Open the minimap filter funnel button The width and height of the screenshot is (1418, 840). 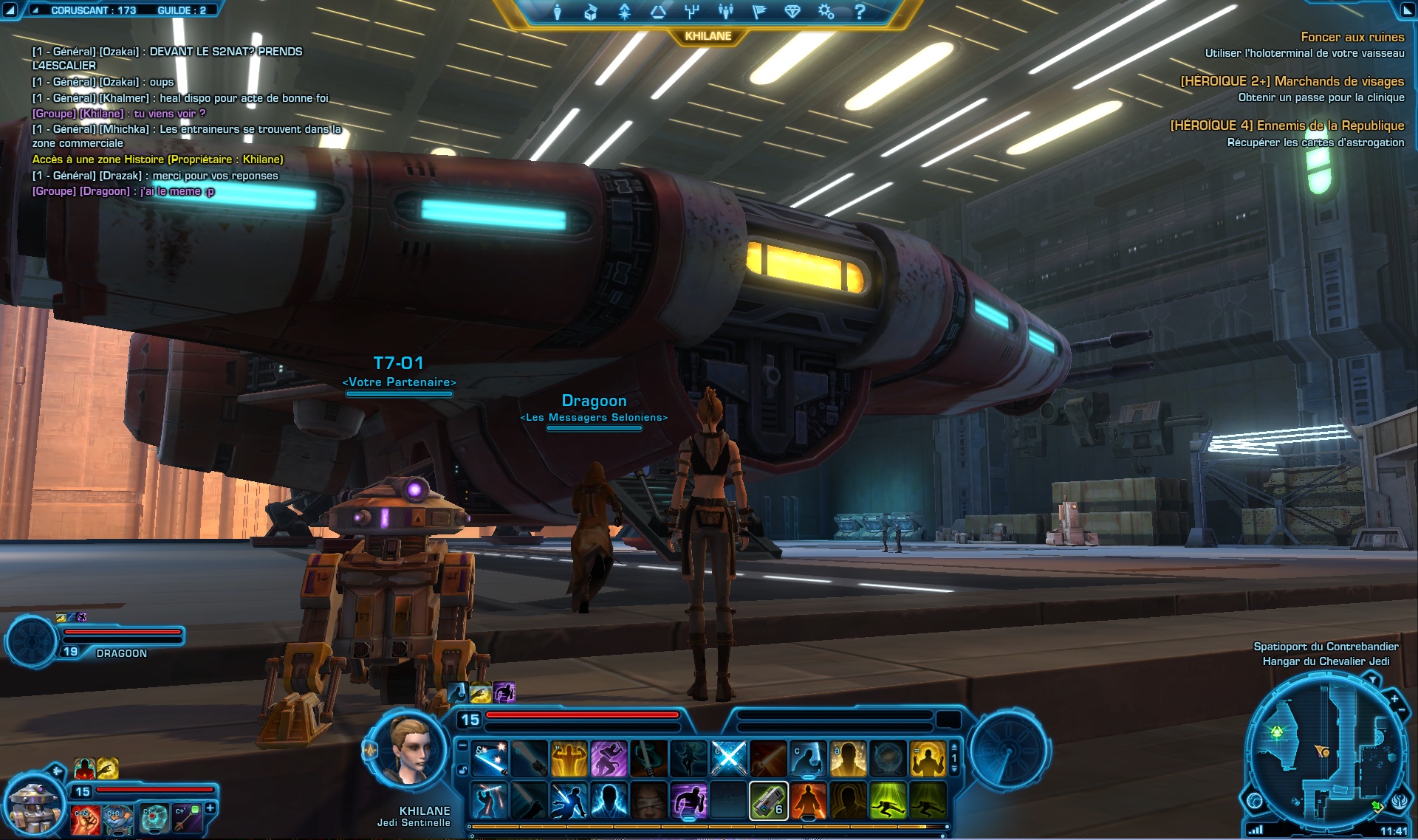click(x=1372, y=679)
